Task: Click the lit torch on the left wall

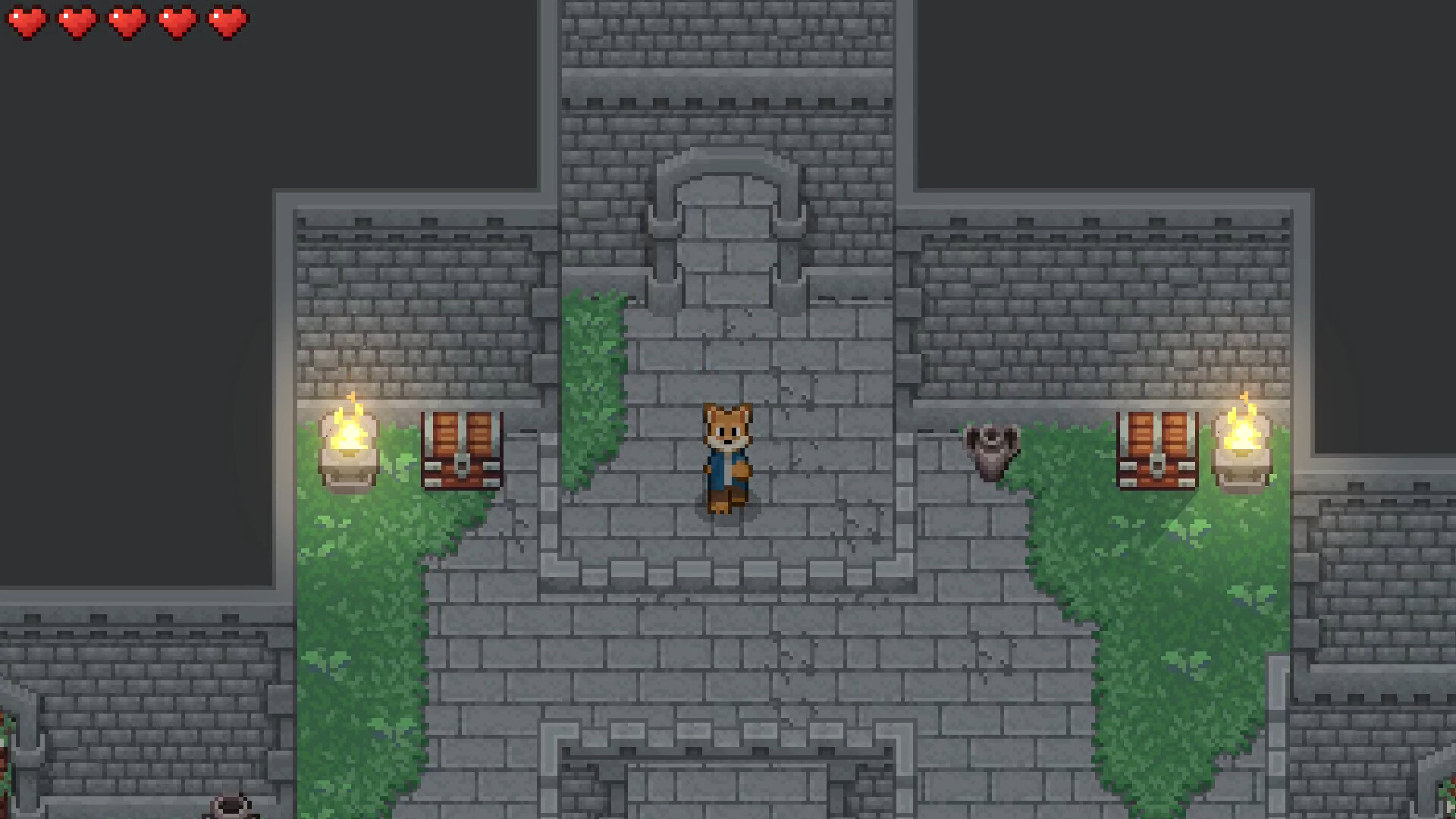Action: click(350, 440)
